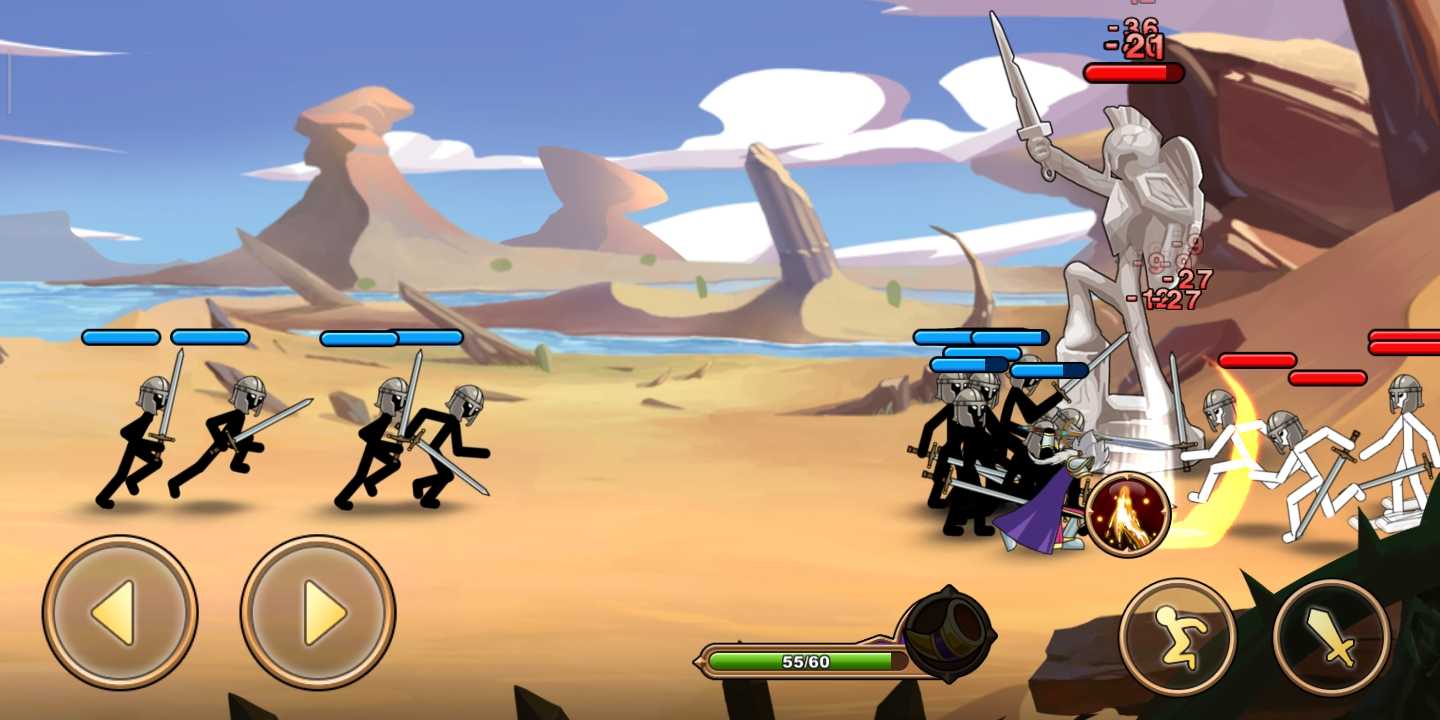Tap the right arrow movement button
1440x720 pixels.
318,612
